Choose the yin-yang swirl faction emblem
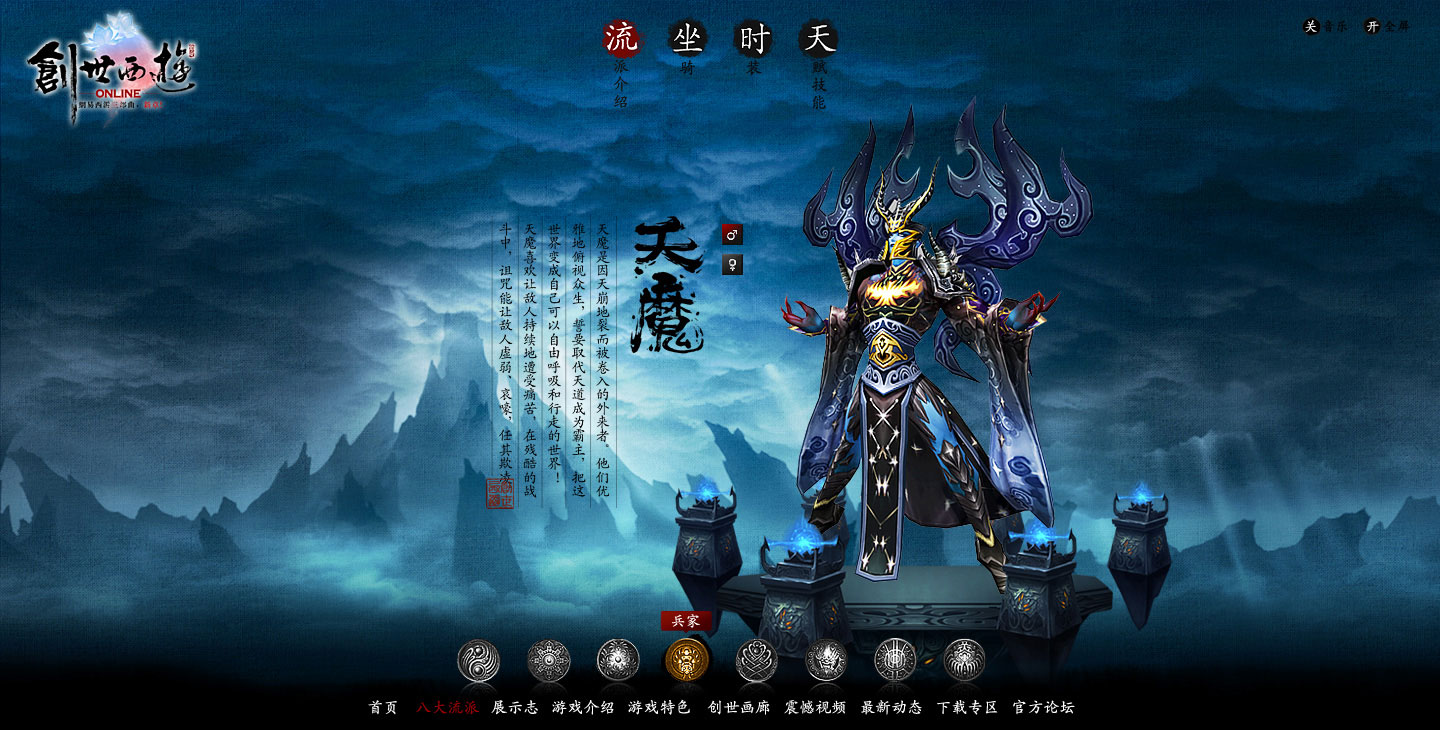 pyautogui.click(x=478, y=661)
